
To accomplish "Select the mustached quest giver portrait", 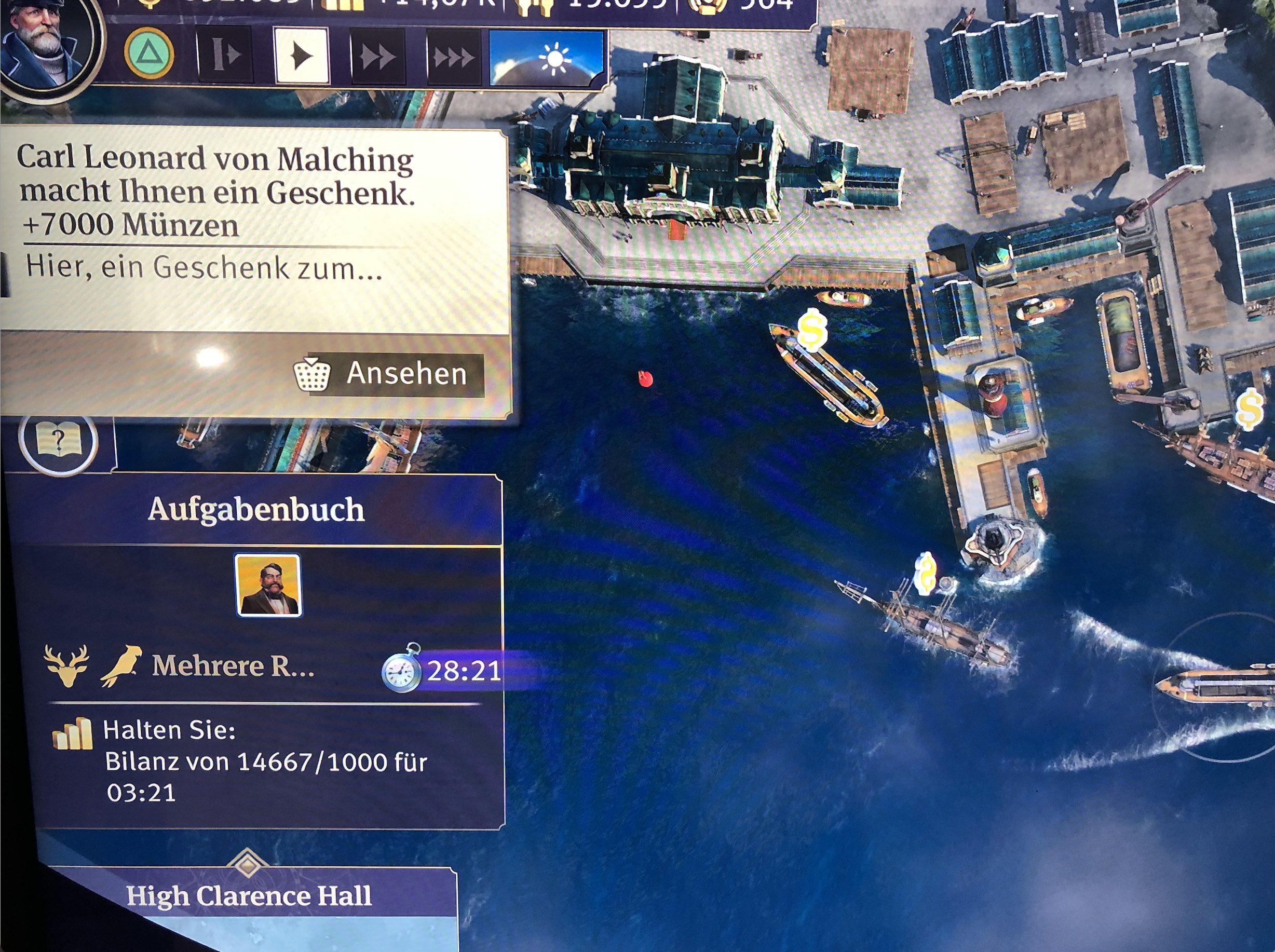I will click(x=268, y=586).
